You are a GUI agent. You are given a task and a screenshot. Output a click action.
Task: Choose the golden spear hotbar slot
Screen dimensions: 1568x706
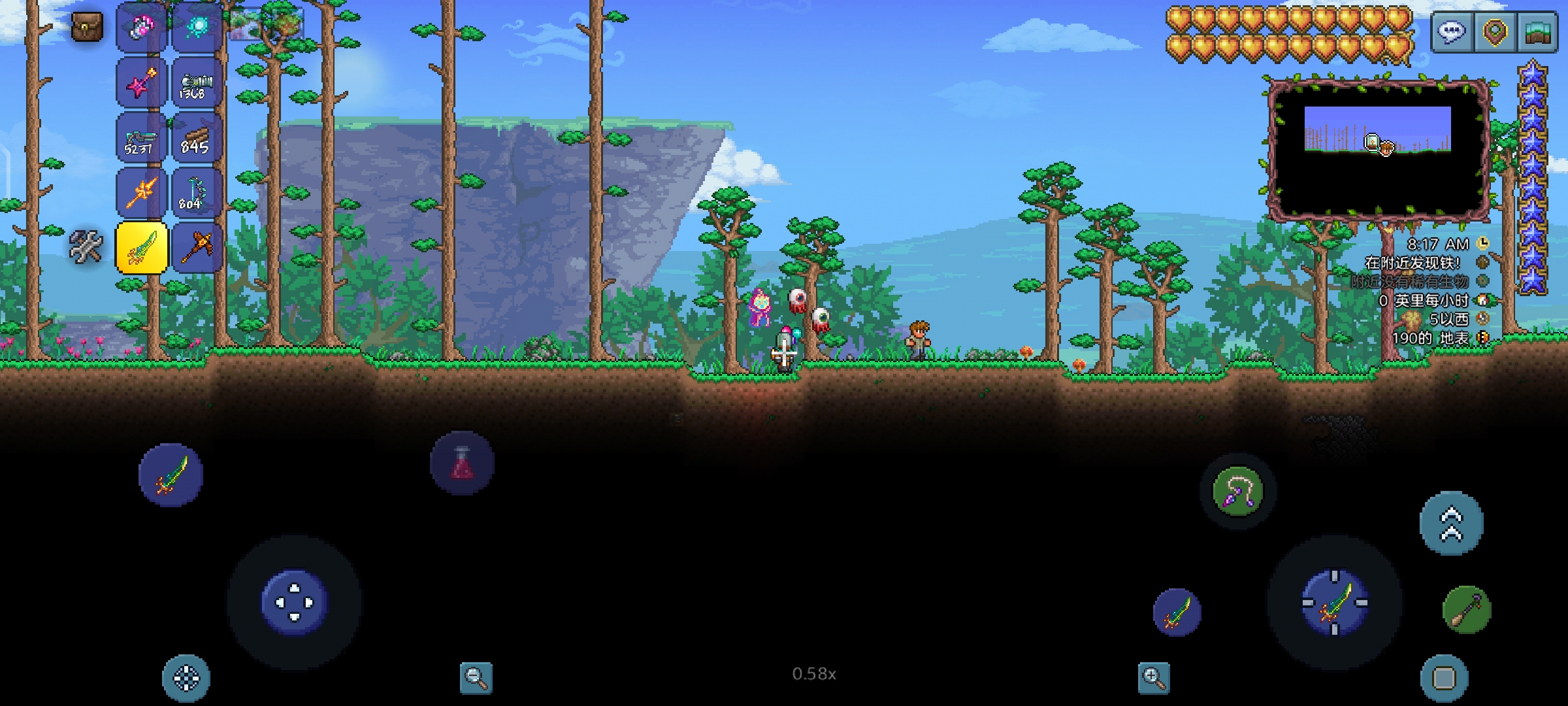(x=141, y=193)
